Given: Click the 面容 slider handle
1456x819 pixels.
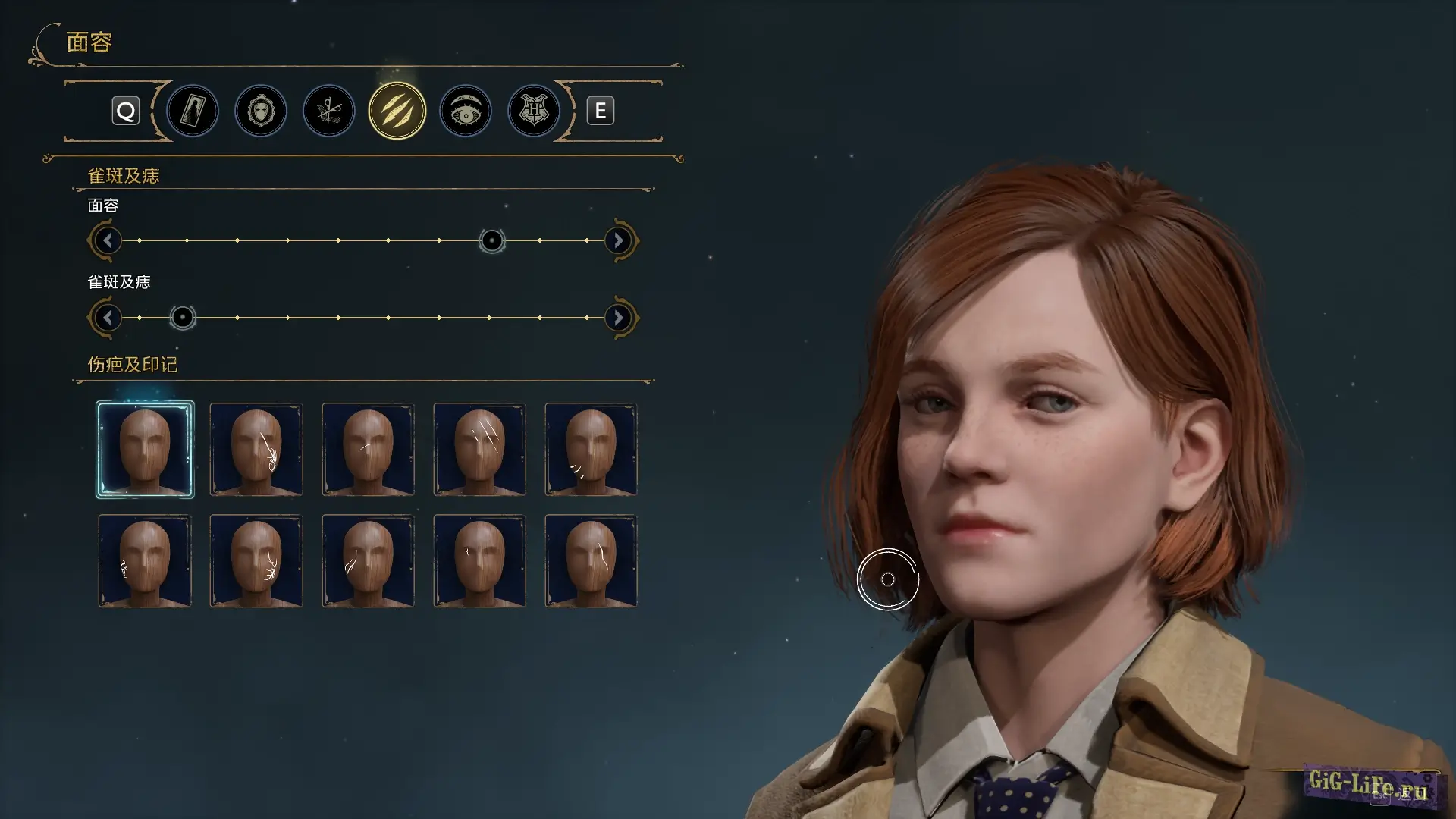Looking at the screenshot, I should click(492, 241).
